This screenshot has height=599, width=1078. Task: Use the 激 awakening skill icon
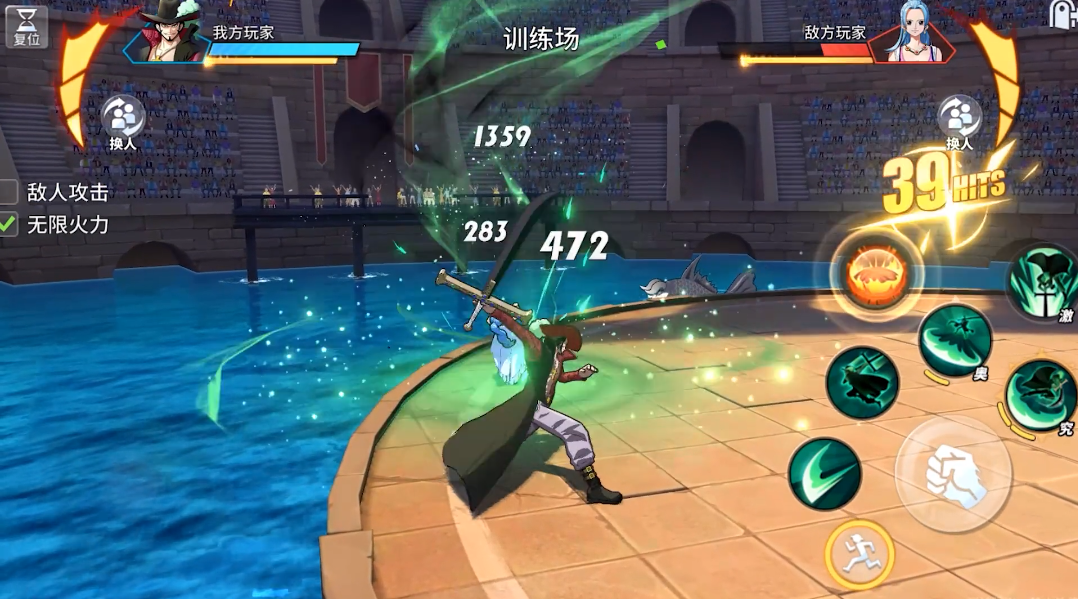coord(1044,281)
